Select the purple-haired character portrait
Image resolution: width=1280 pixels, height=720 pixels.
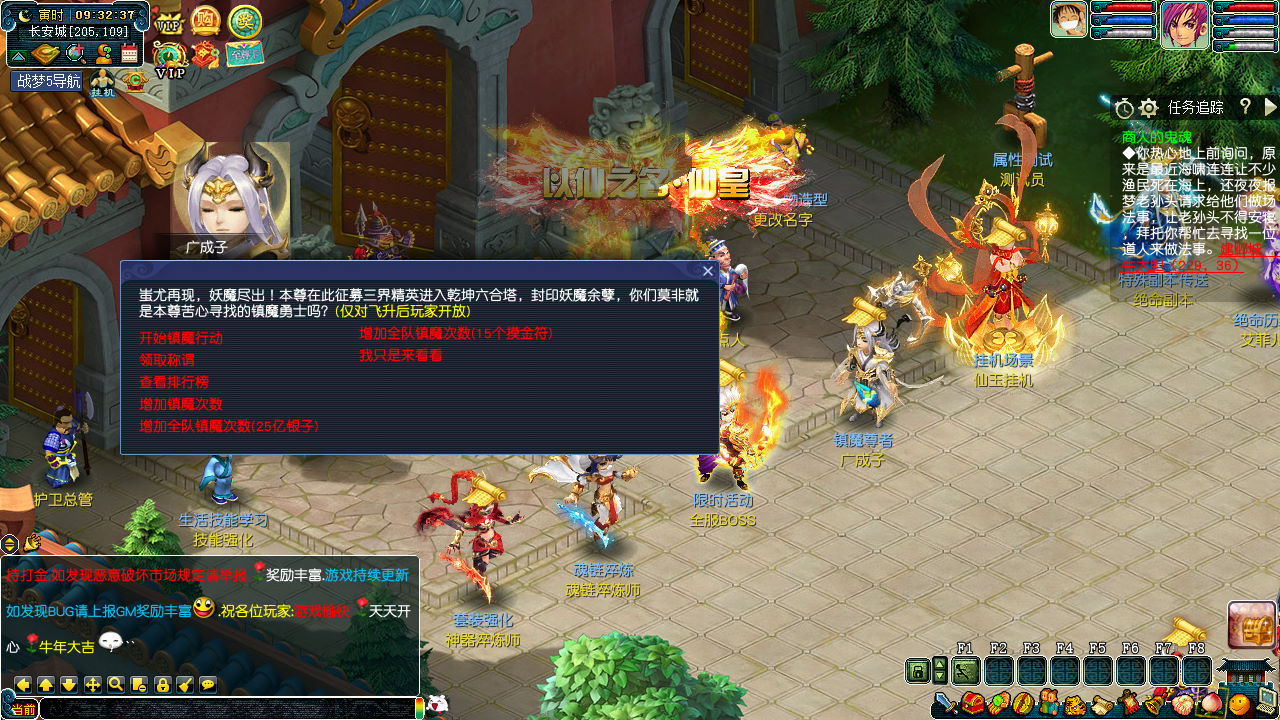1184,25
